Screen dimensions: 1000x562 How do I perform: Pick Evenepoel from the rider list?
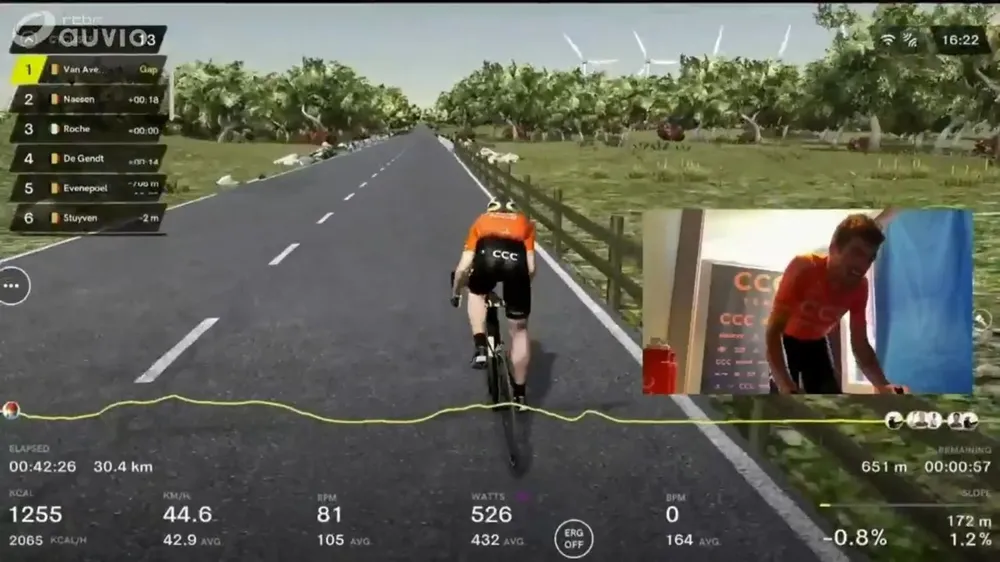pos(88,188)
